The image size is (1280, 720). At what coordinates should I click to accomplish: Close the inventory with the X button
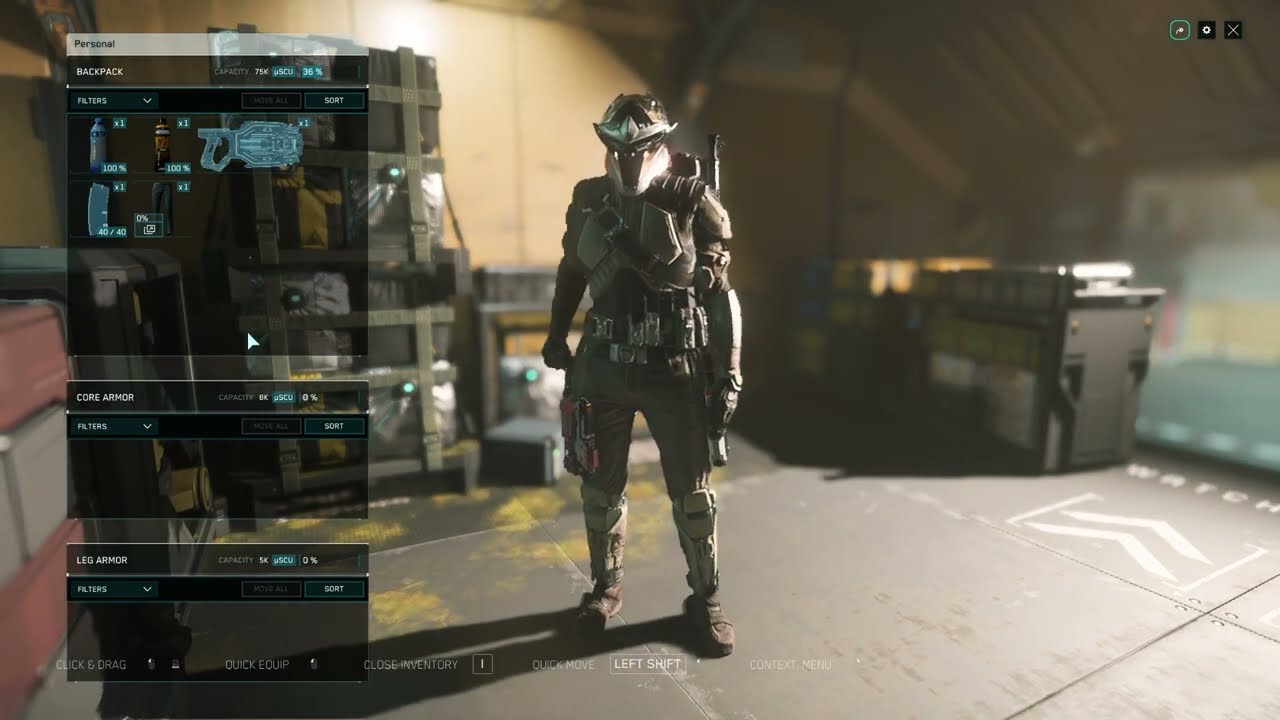[x=1233, y=30]
